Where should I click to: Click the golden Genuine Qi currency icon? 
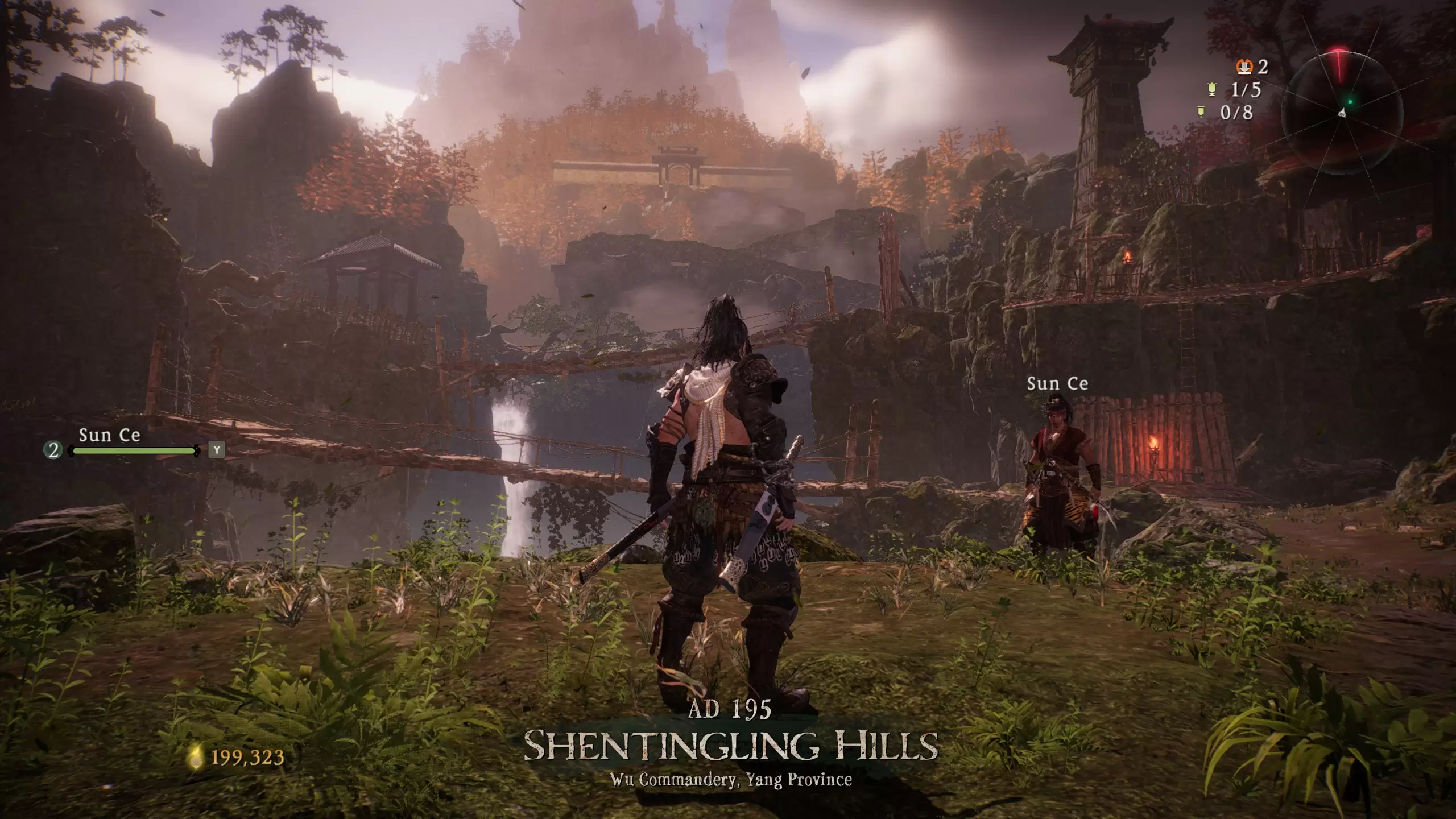196,757
